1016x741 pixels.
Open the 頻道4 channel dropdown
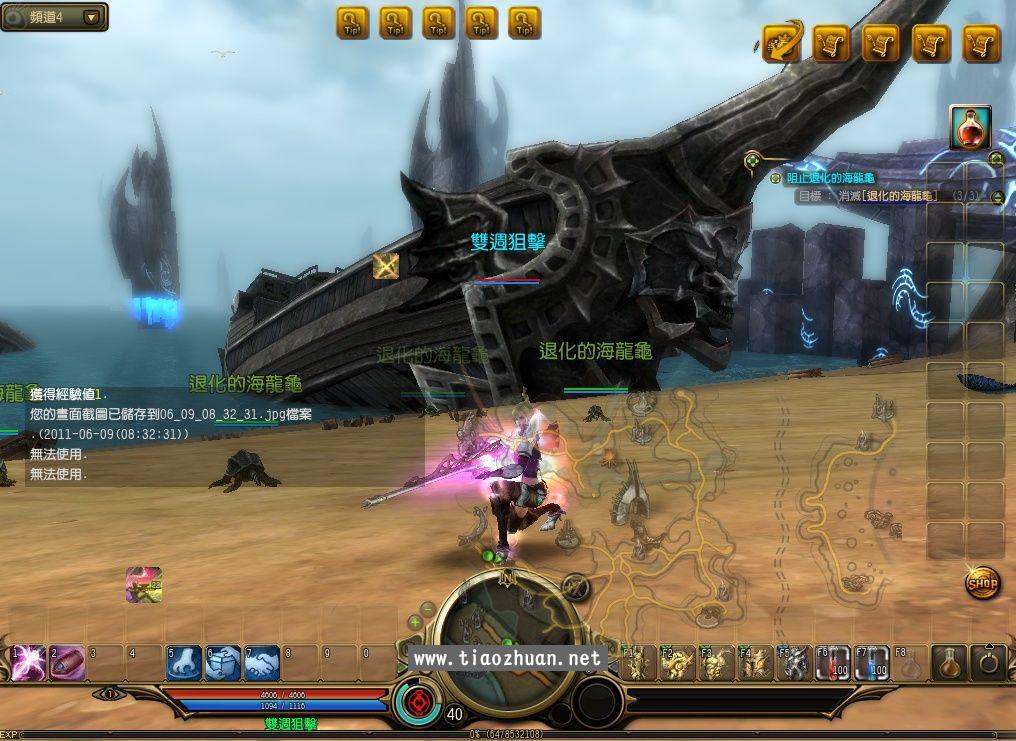point(91,17)
